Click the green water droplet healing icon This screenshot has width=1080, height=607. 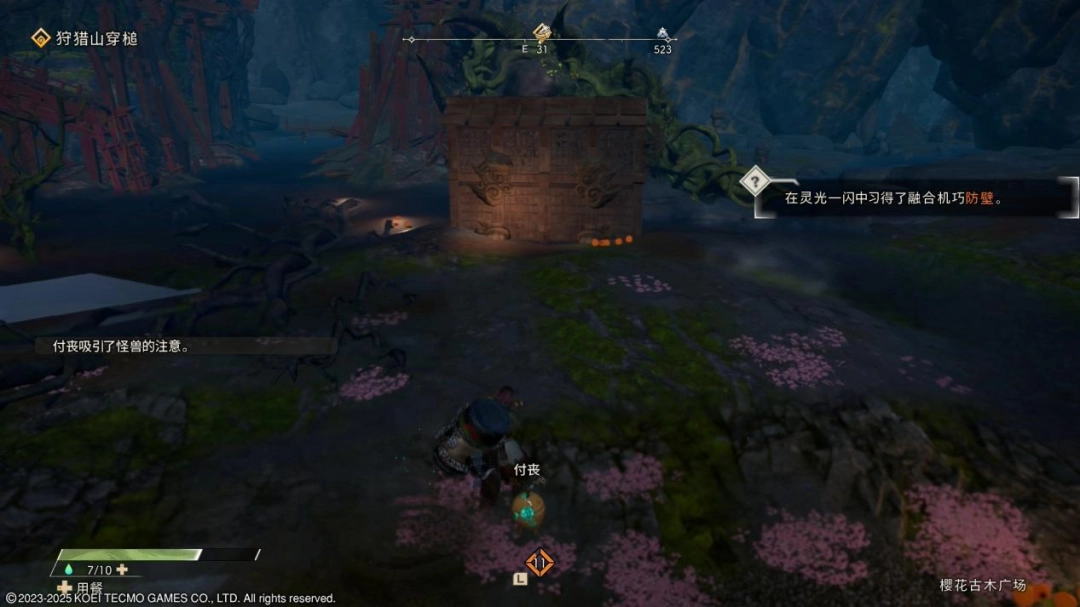point(67,570)
